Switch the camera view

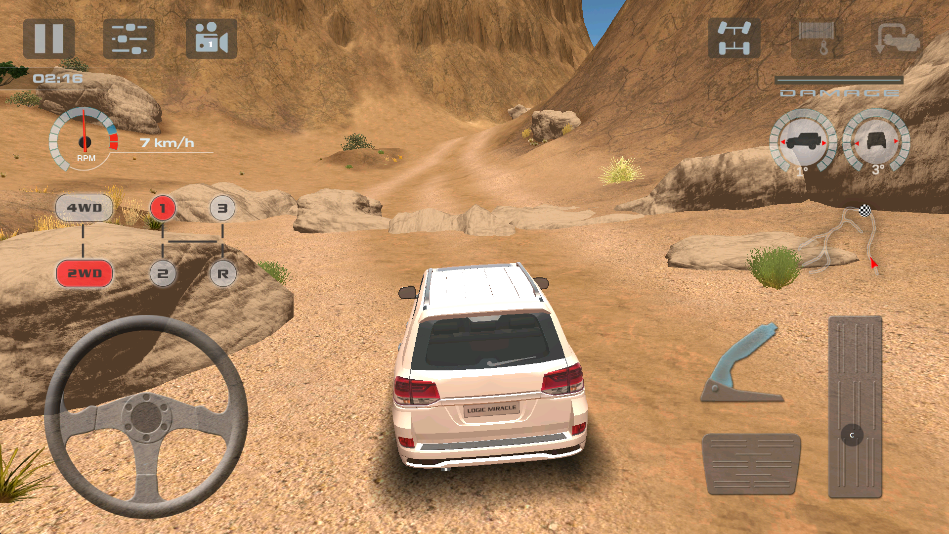211,39
